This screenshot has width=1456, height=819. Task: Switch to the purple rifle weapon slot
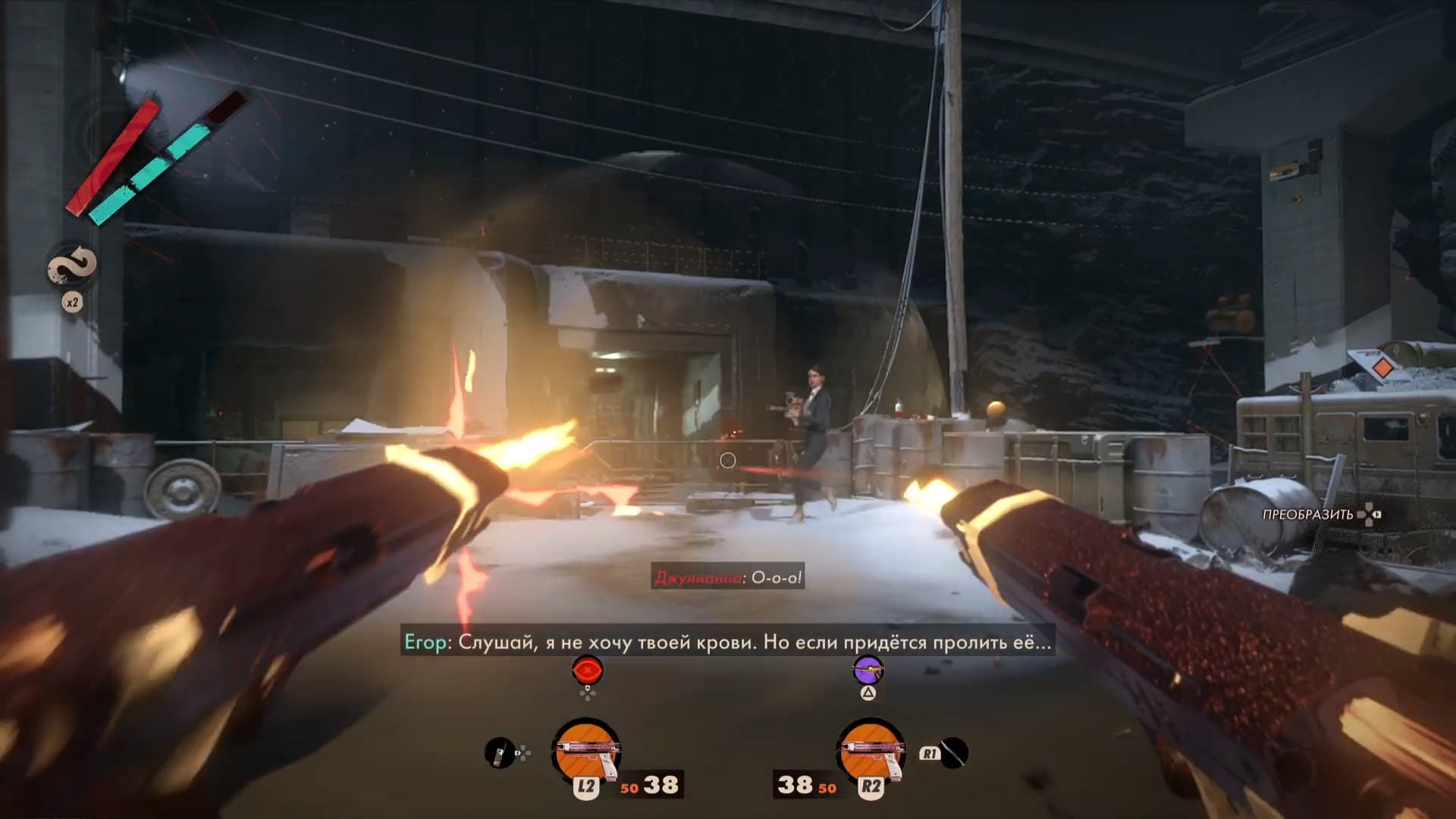pos(868,670)
